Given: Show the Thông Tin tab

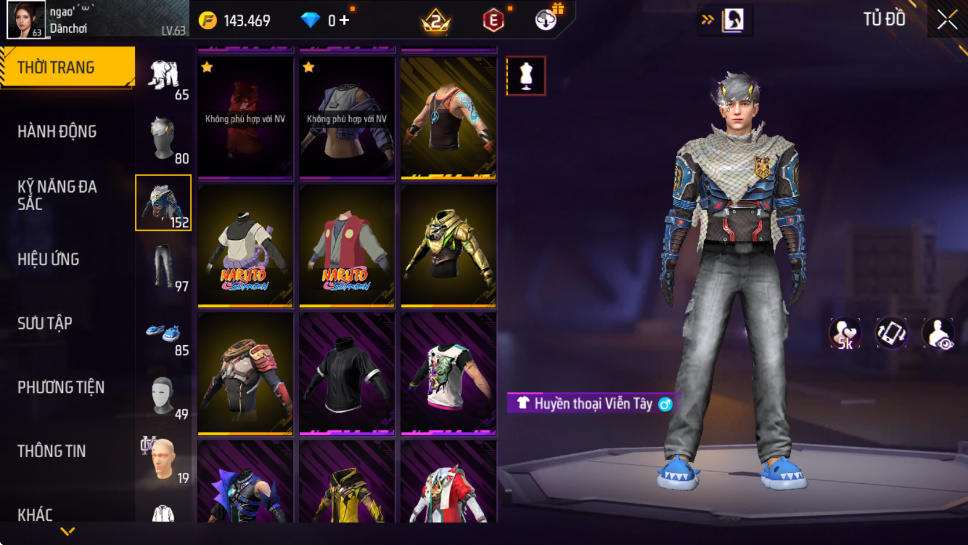Looking at the screenshot, I should 52,451.
